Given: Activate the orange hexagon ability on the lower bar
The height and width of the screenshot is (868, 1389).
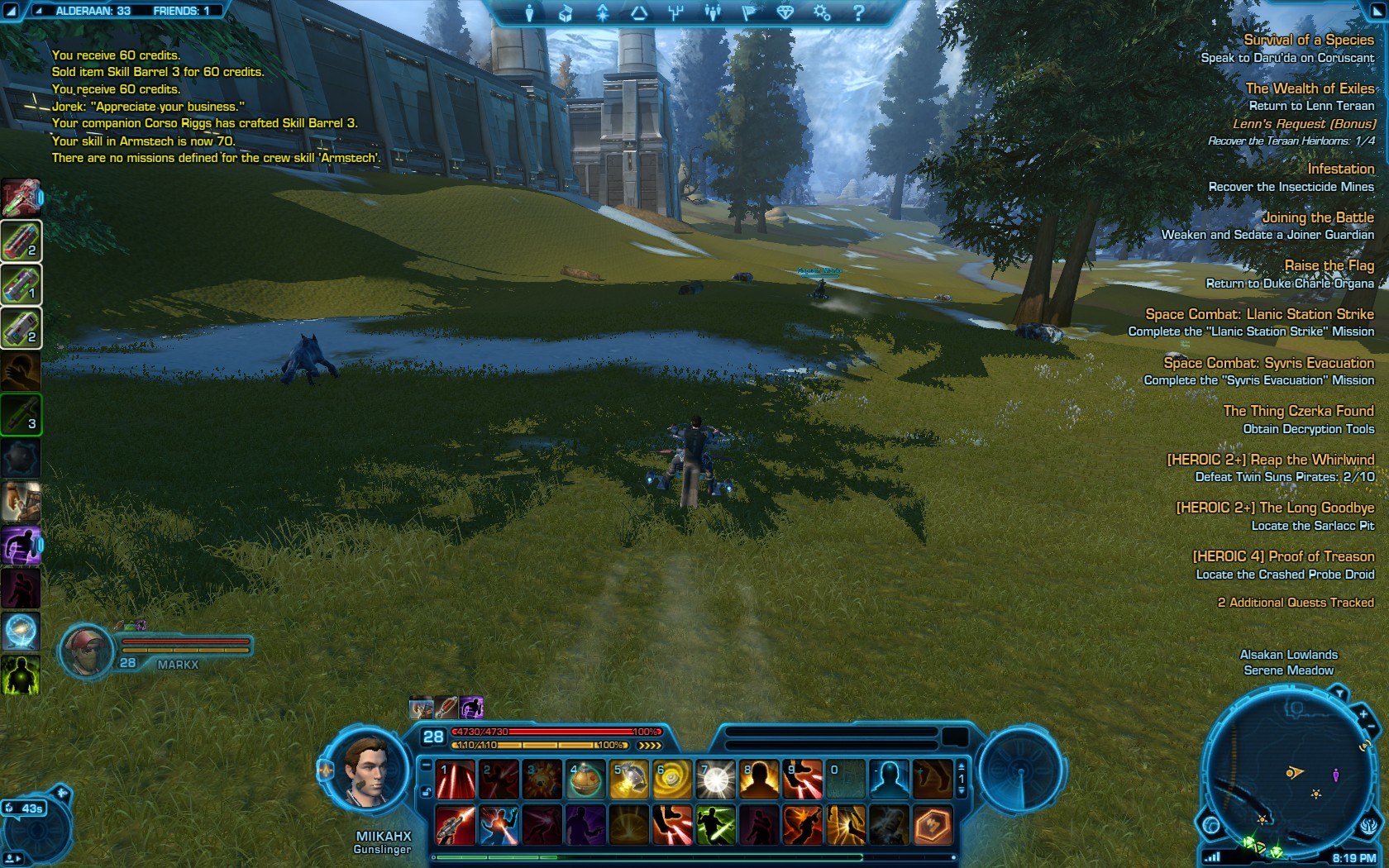Looking at the screenshot, I should 932,825.
